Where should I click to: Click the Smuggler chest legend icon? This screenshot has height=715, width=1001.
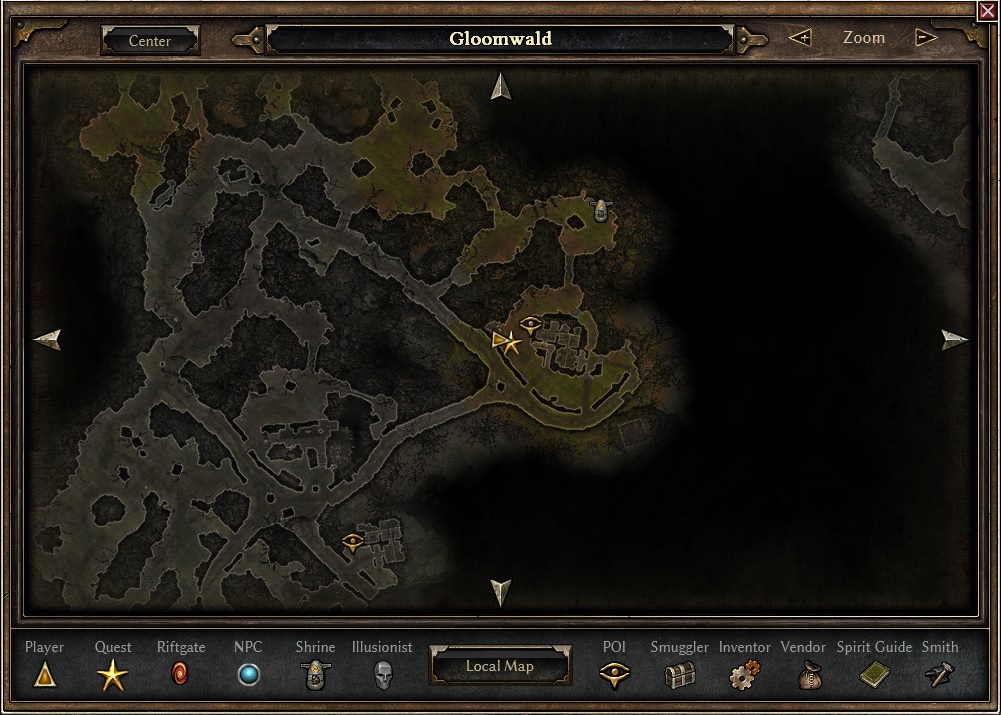click(x=679, y=676)
